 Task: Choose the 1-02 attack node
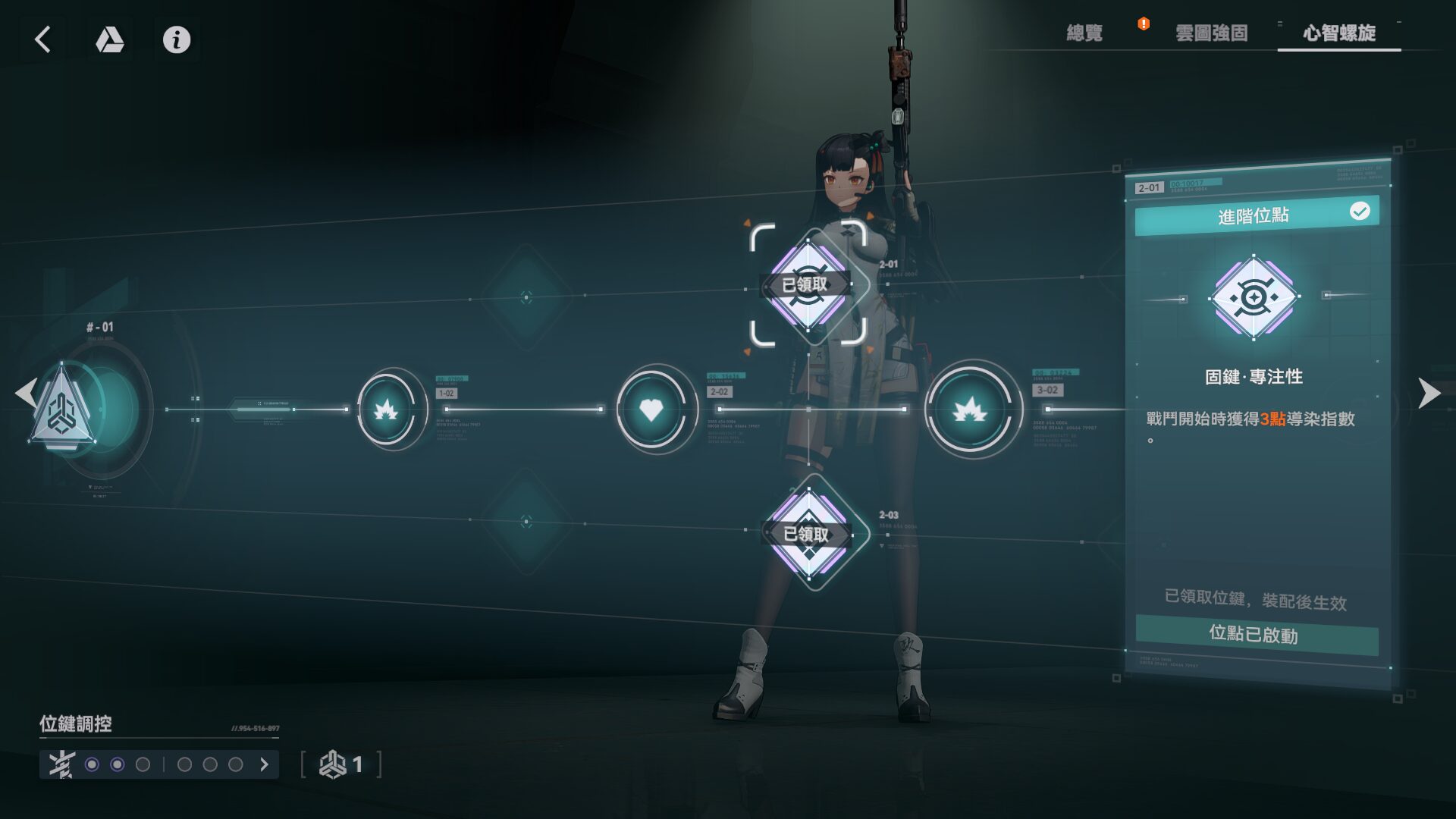click(387, 410)
